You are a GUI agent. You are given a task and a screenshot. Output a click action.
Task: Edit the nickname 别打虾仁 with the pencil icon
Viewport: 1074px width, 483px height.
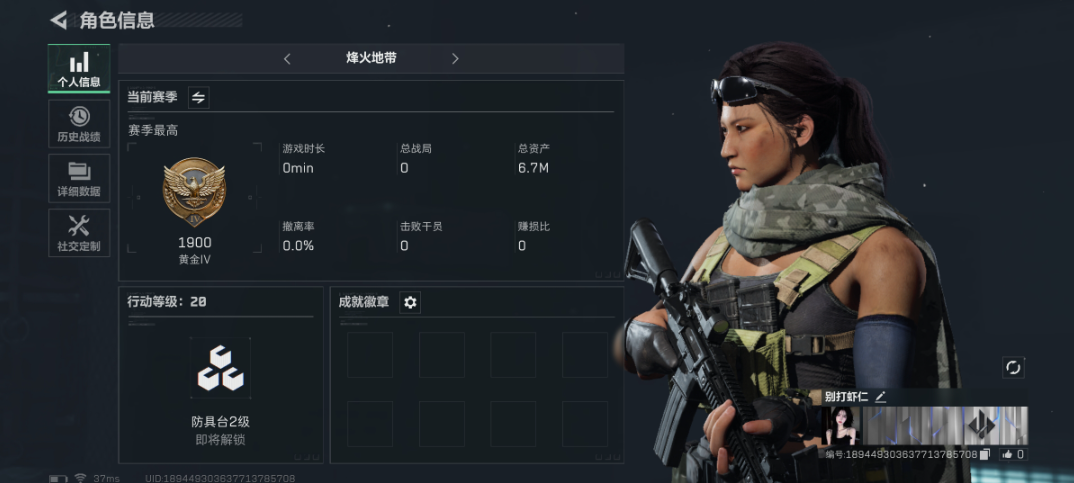click(881, 396)
